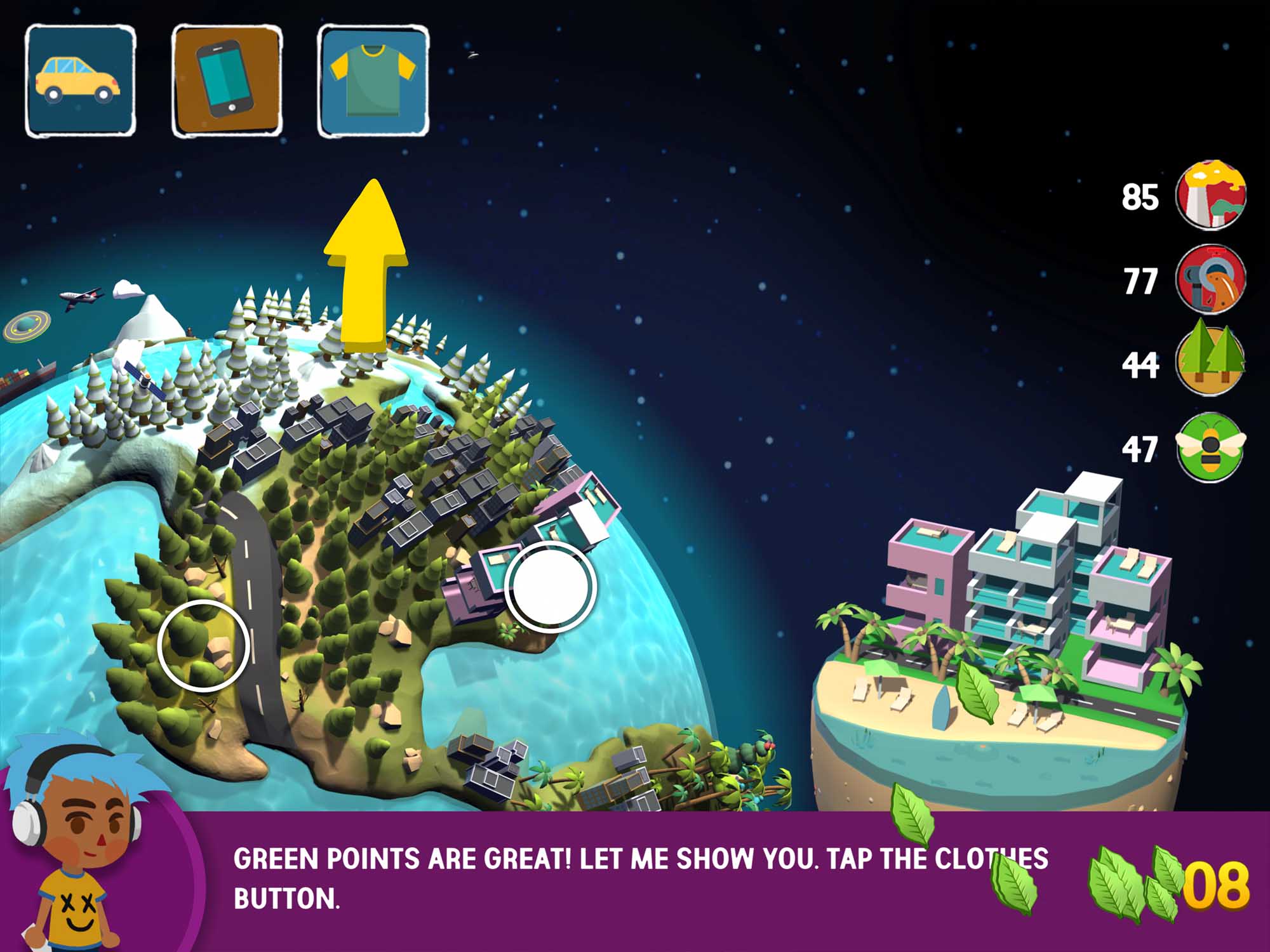The width and height of the screenshot is (1270, 952).
Task: Choose the hollow ring marker over the forest
Action: point(203,645)
